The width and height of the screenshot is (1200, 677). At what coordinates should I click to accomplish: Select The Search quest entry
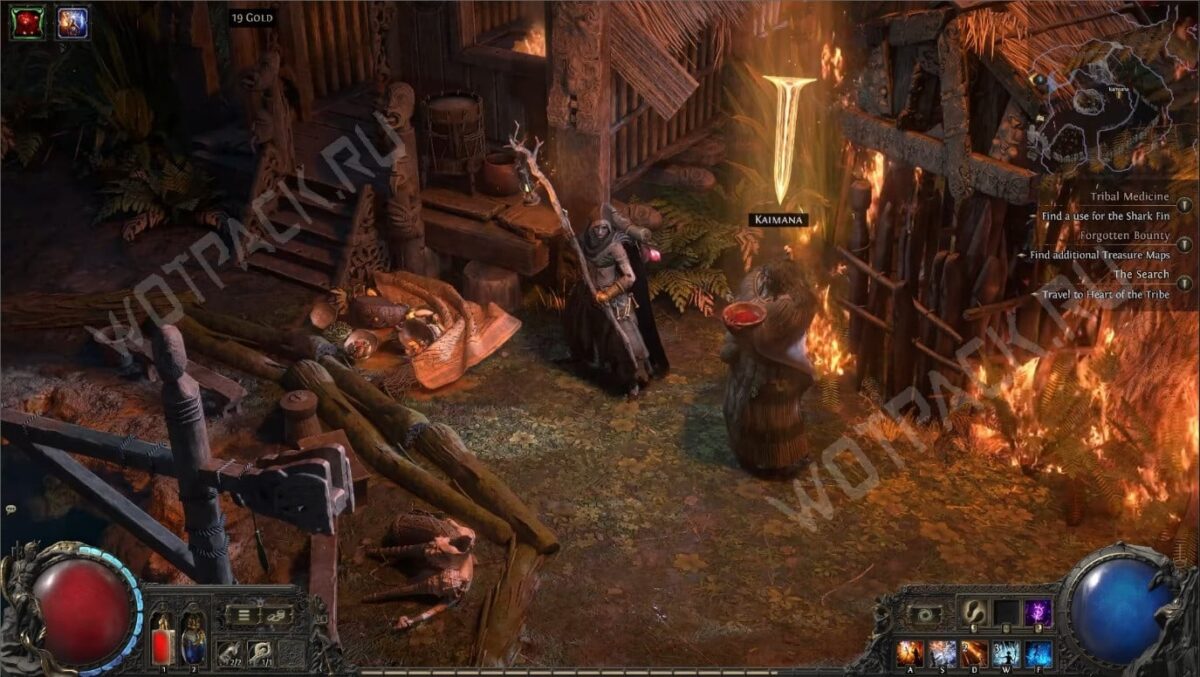1141,275
